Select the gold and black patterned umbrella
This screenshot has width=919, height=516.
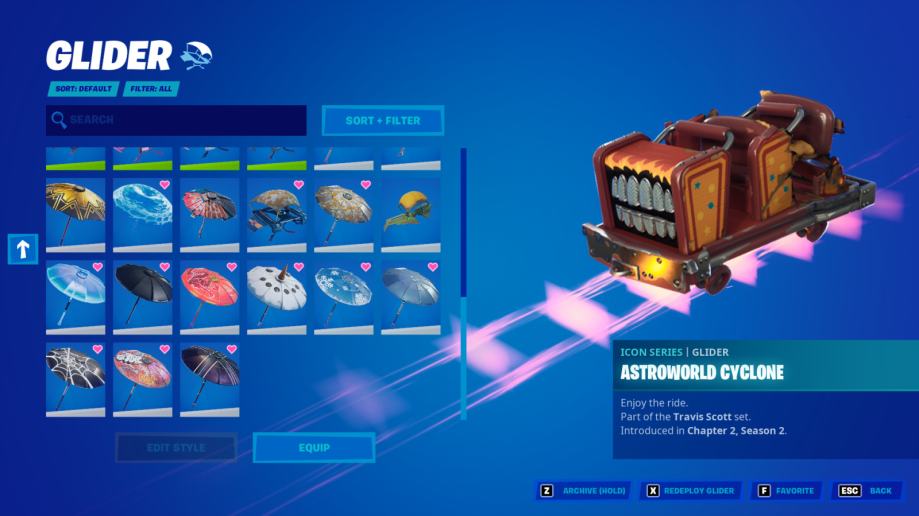(x=75, y=213)
